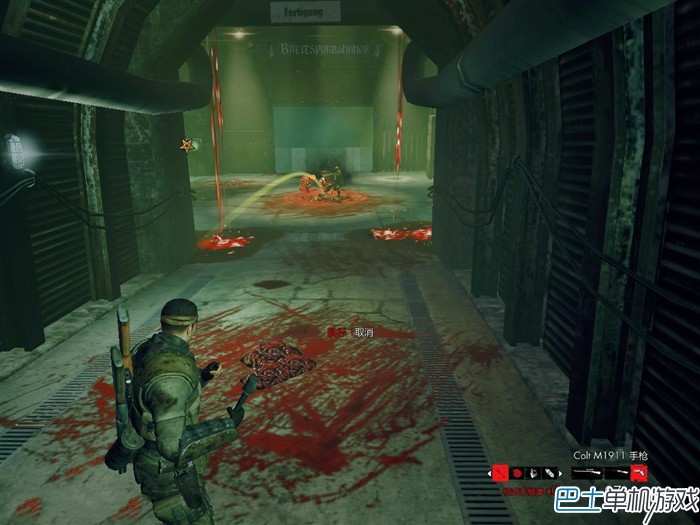Image resolution: width=700 pixels, height=525 pixels.
Task: Select the highlighted Colt M1911 pistol slot
Action: [639, 472]
